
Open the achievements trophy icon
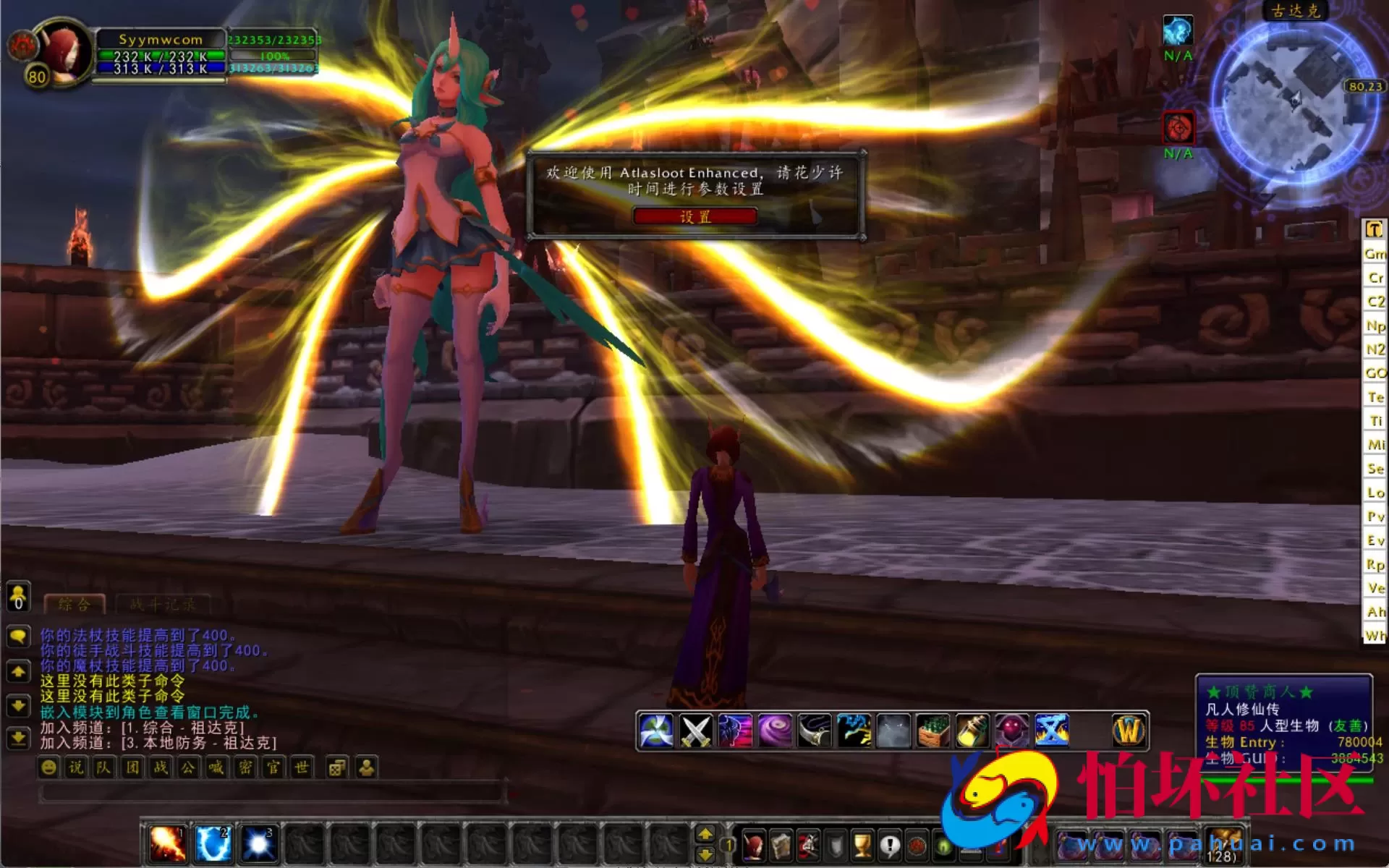pyautogui.click(x=861, y=844)
